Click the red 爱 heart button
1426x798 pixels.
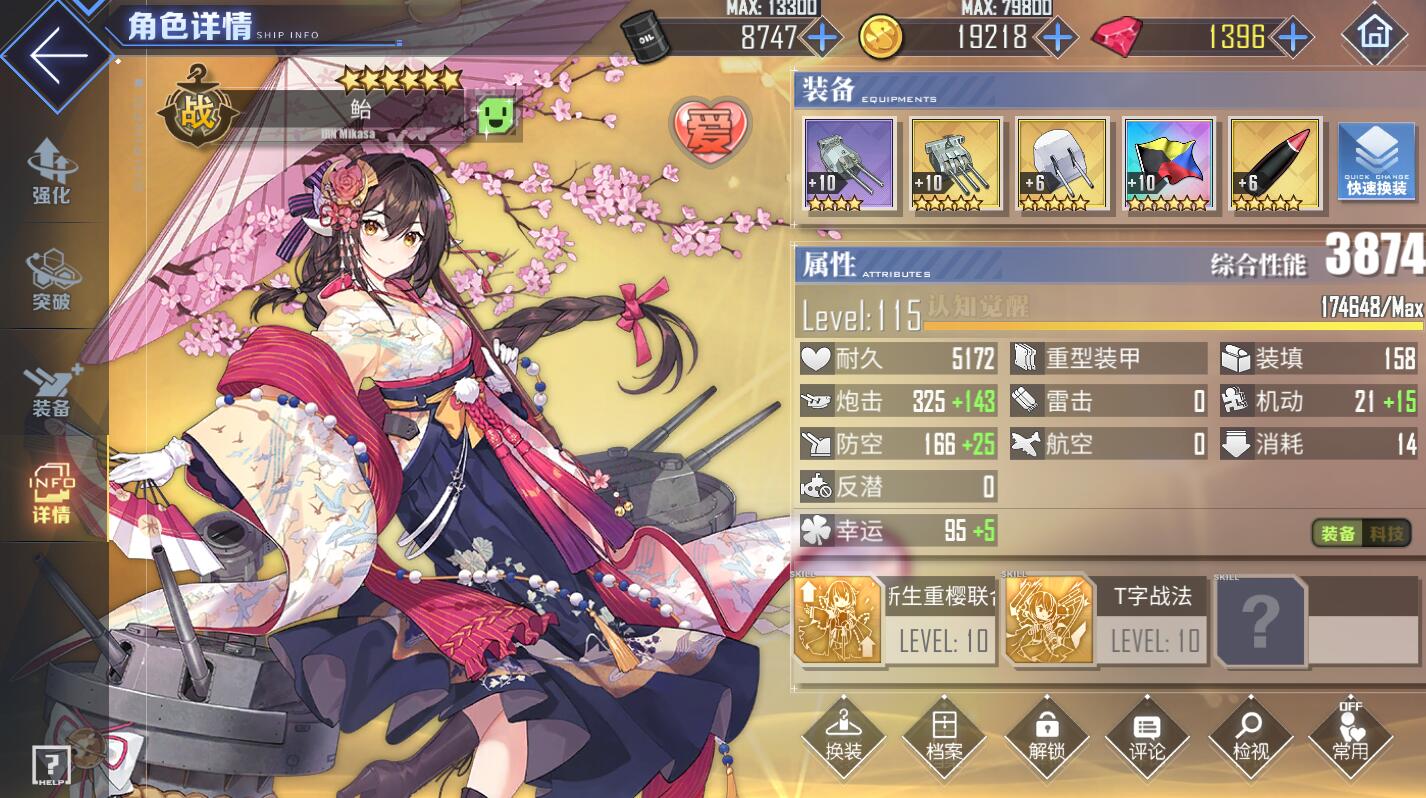tap(711, 130)
